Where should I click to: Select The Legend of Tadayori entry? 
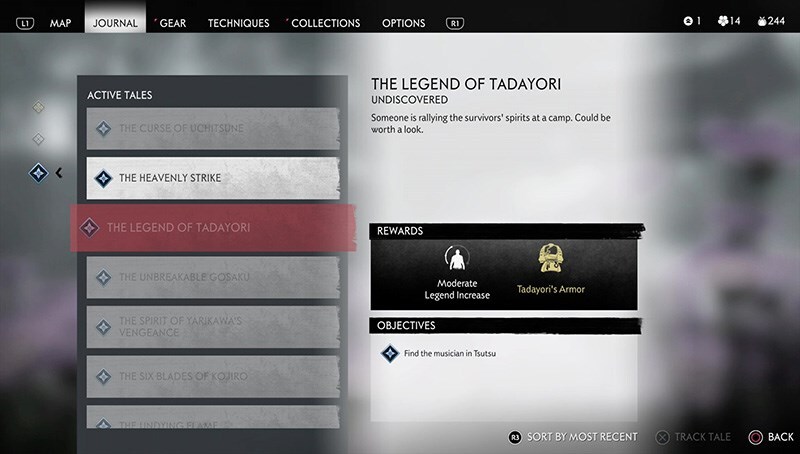[213, 228]
